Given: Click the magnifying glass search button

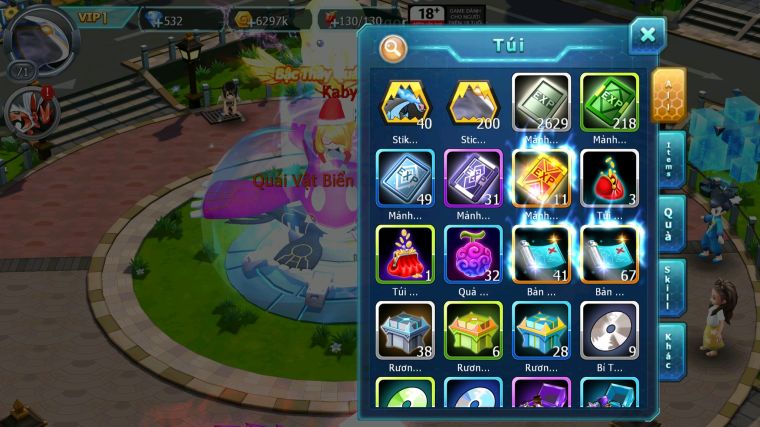Looking at the screenshot, I should pyautogui.click(x=393, y=47).
